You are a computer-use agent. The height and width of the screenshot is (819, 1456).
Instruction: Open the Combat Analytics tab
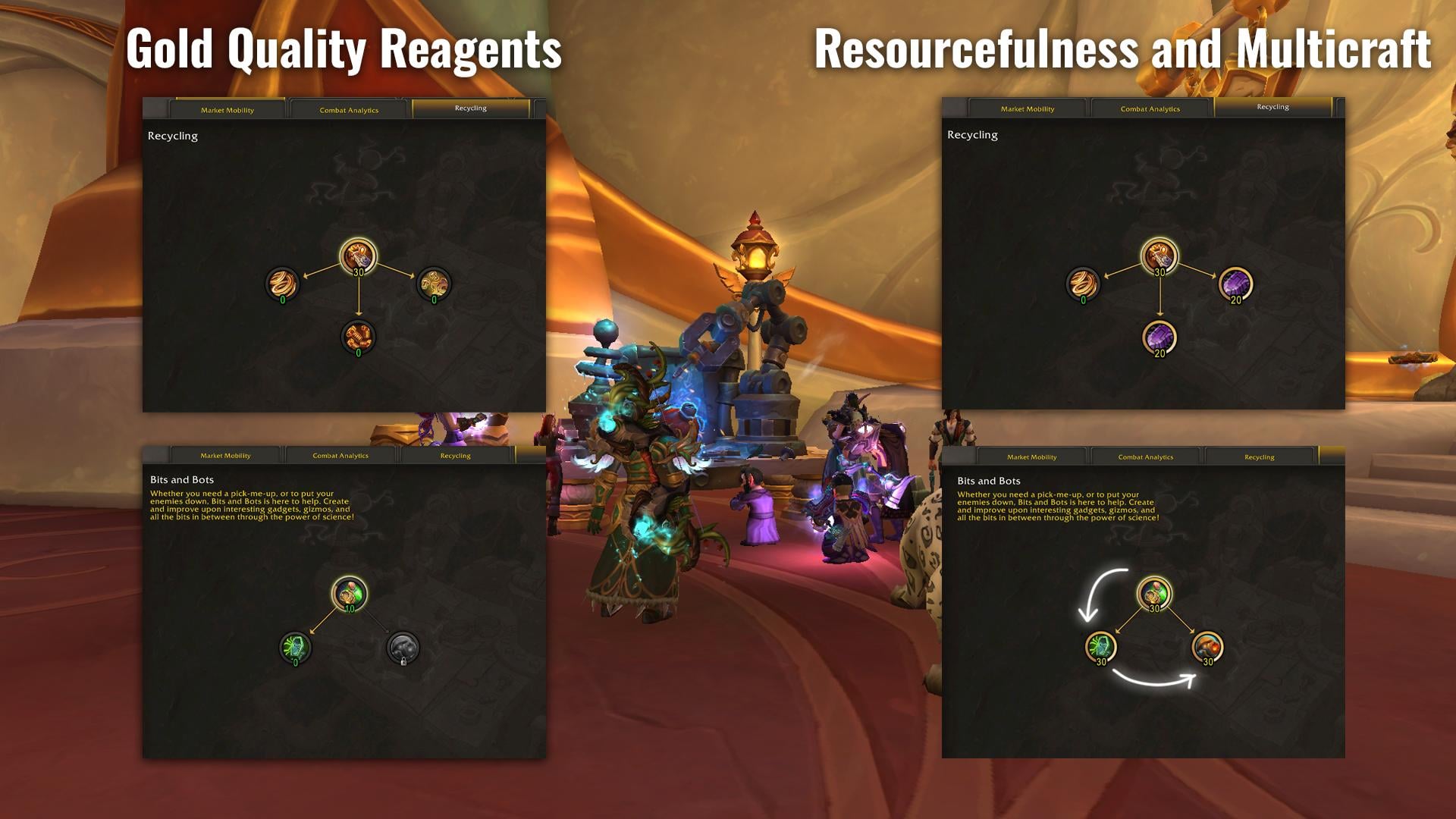[x=349, y=109]
